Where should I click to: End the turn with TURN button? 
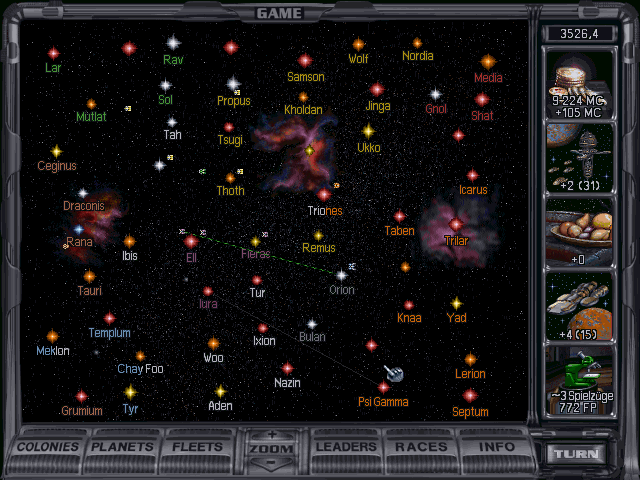[x=578, y=453]
